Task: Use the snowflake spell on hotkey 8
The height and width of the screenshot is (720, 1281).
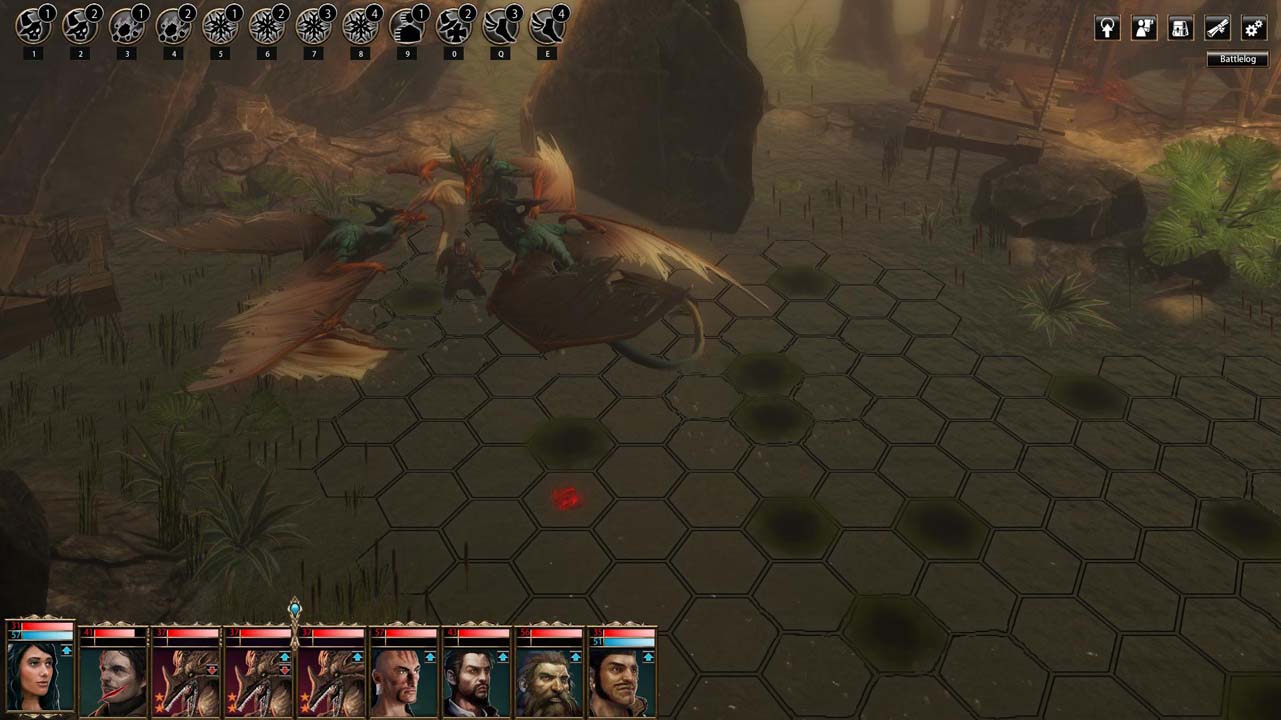Action: [360, 26]
